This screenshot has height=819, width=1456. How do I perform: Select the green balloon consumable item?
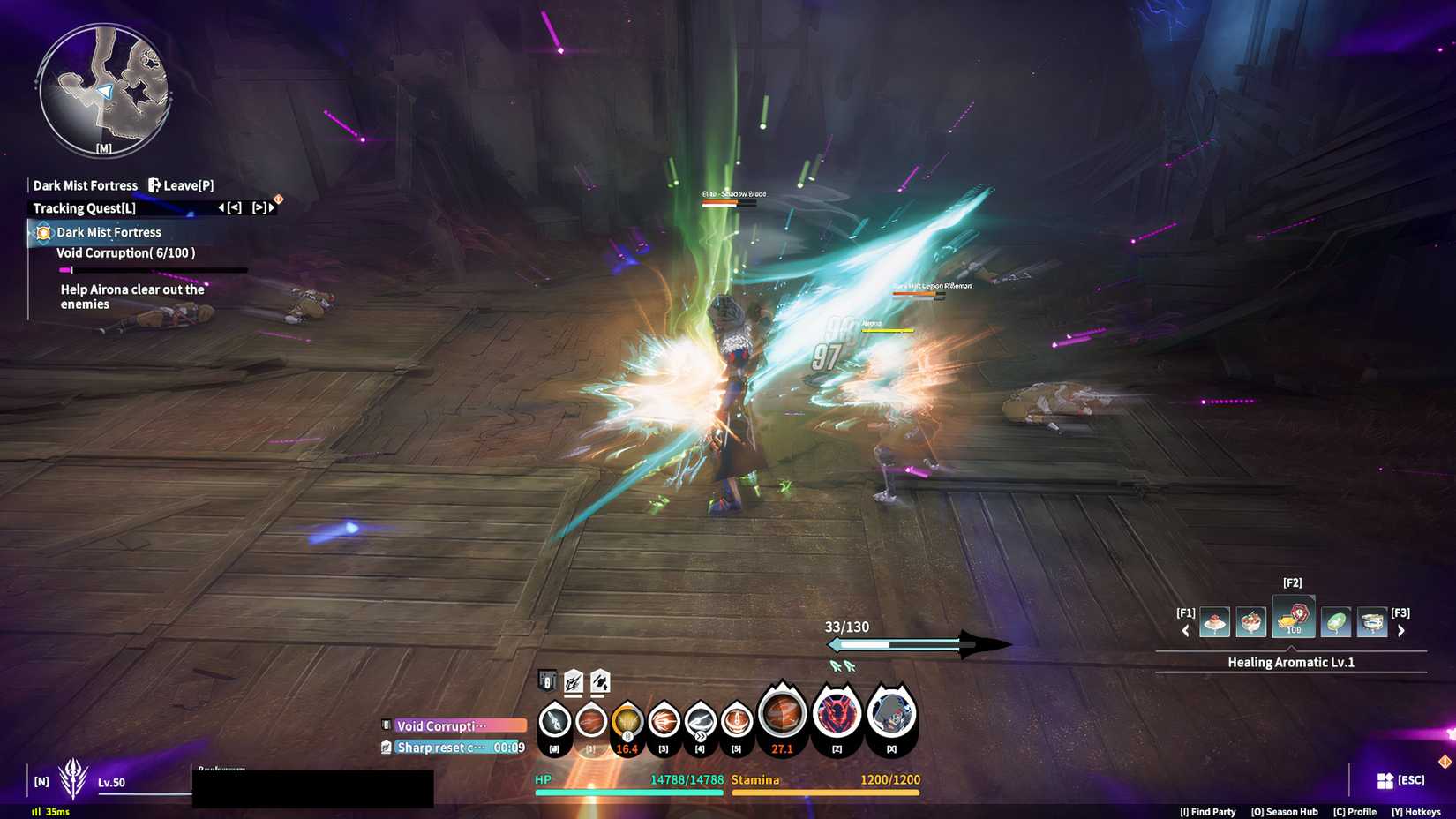tap(1338, 621)
